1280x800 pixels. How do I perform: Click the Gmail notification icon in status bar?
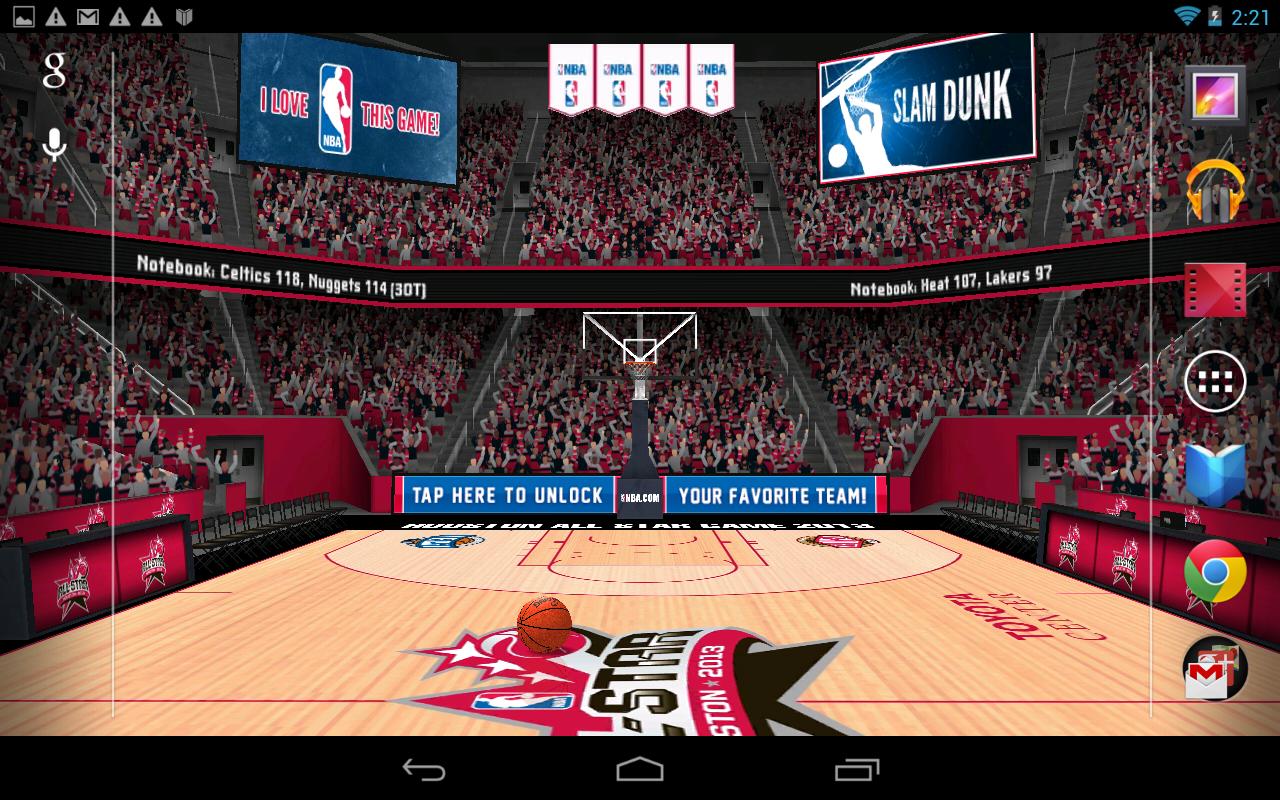tap(88, 15)
